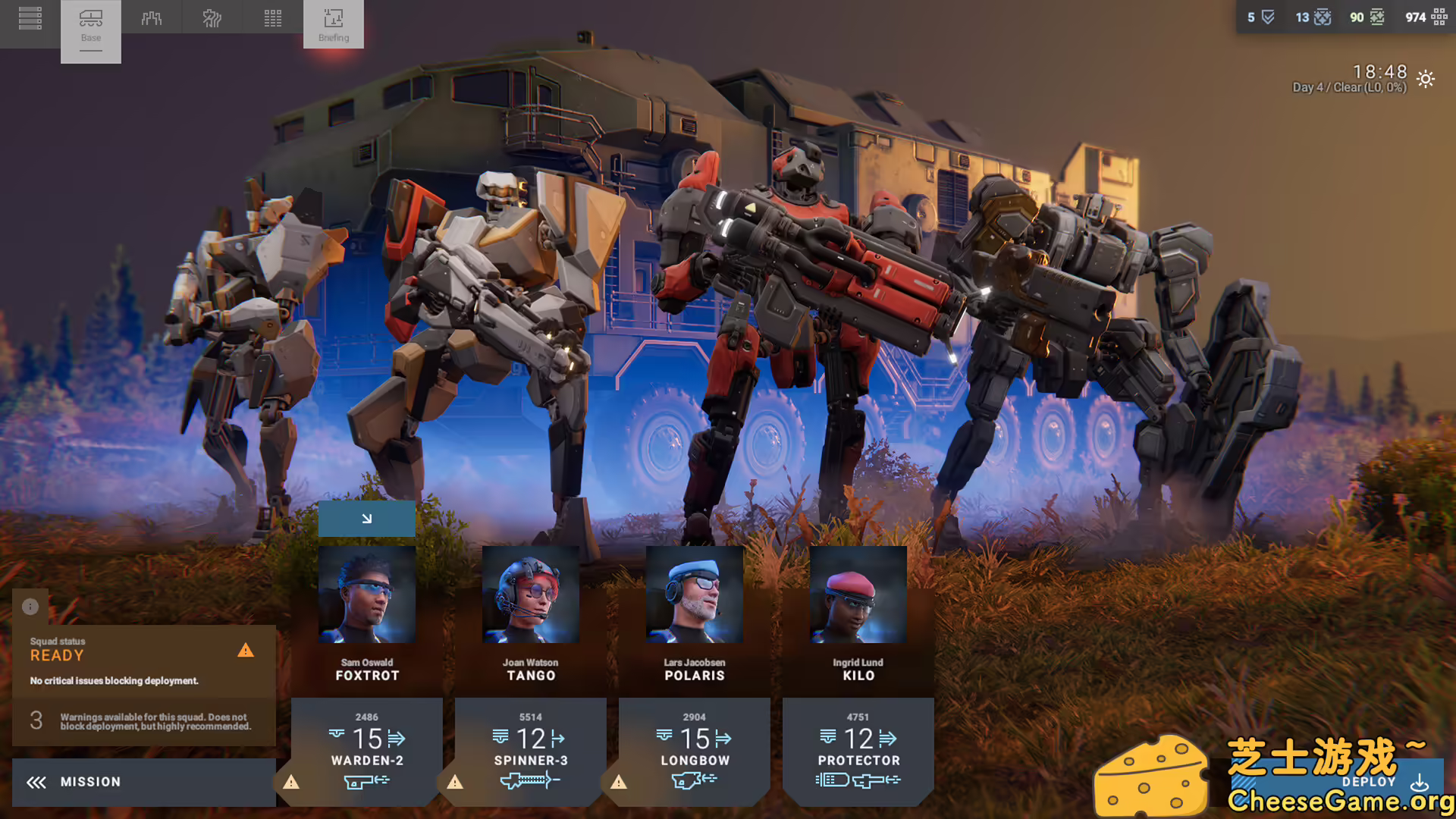Click the deploy download icon bottom-right
Viewport: 1456px width, 819px height.
1421,782
